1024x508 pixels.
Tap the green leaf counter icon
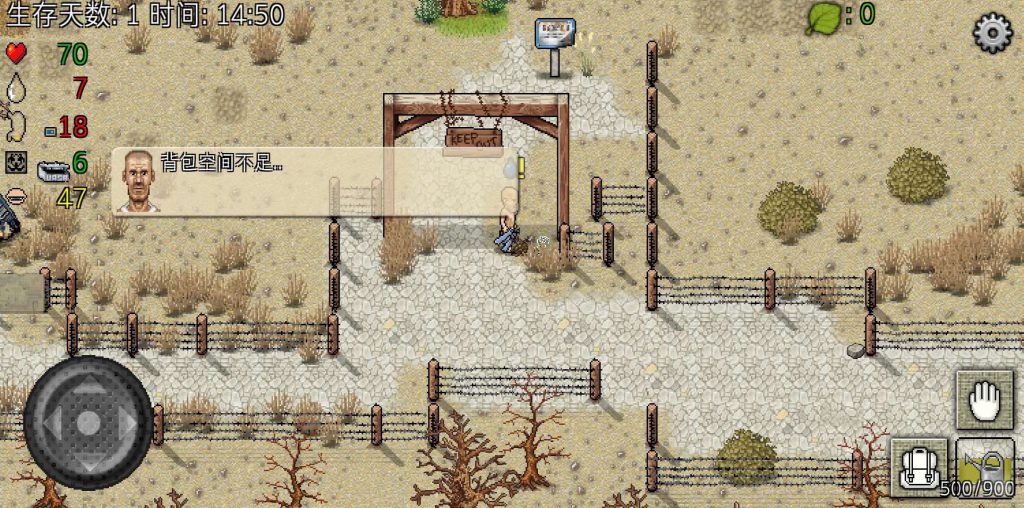(823, 16)
